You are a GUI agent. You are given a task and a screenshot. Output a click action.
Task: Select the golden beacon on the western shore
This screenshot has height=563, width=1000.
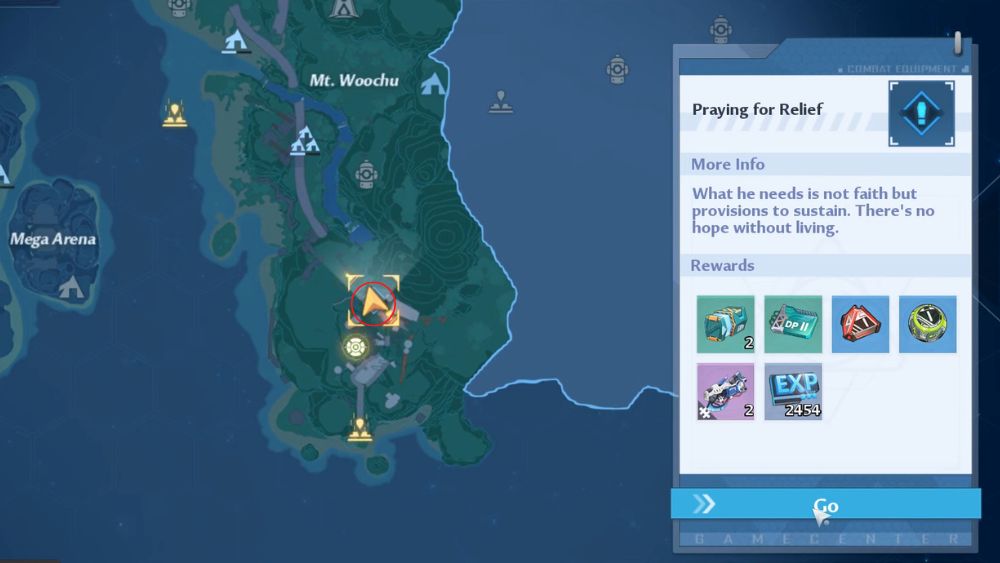point(175,115)
